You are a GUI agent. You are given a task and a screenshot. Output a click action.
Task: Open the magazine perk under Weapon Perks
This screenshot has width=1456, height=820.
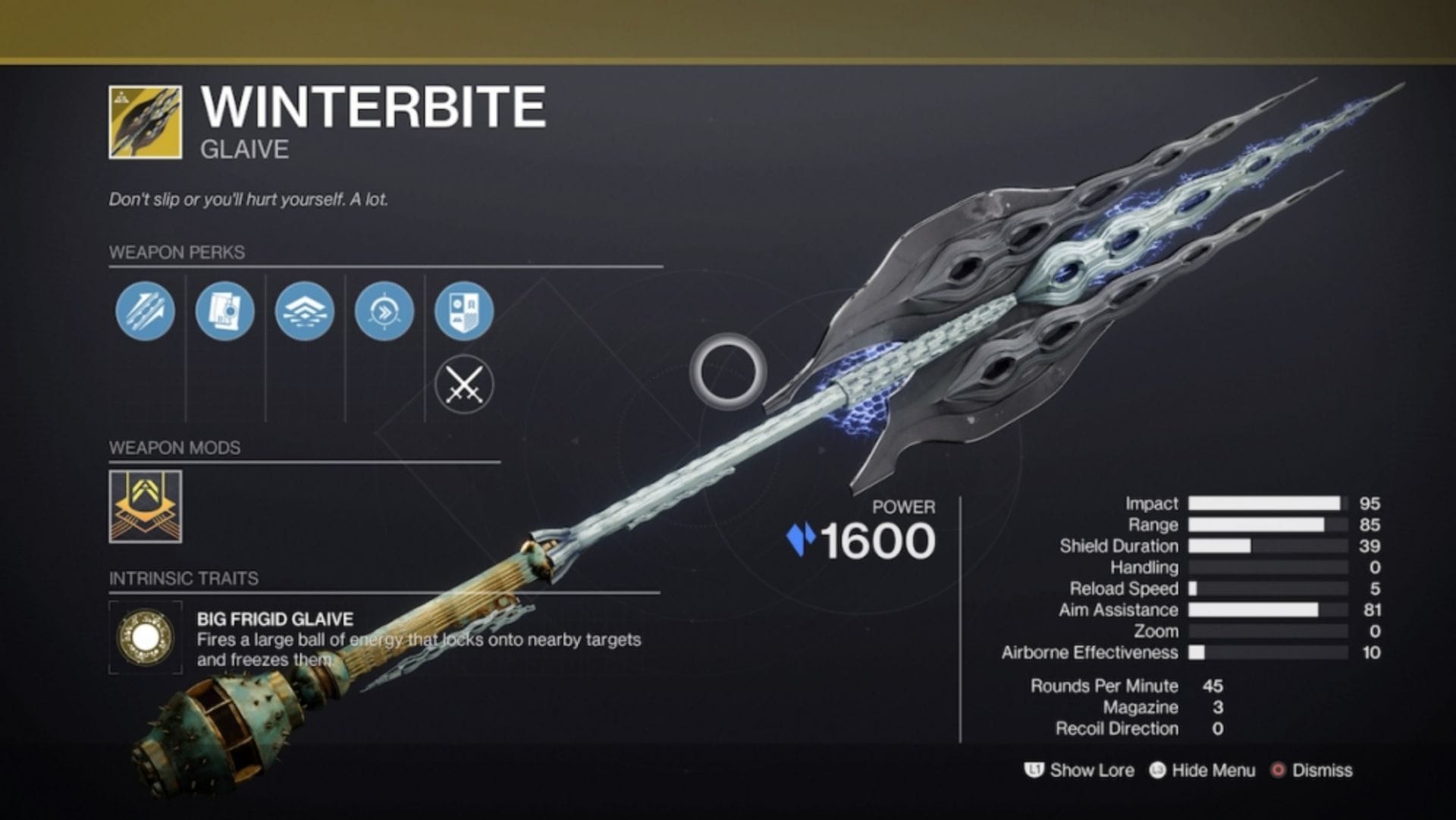click(224, 311)
